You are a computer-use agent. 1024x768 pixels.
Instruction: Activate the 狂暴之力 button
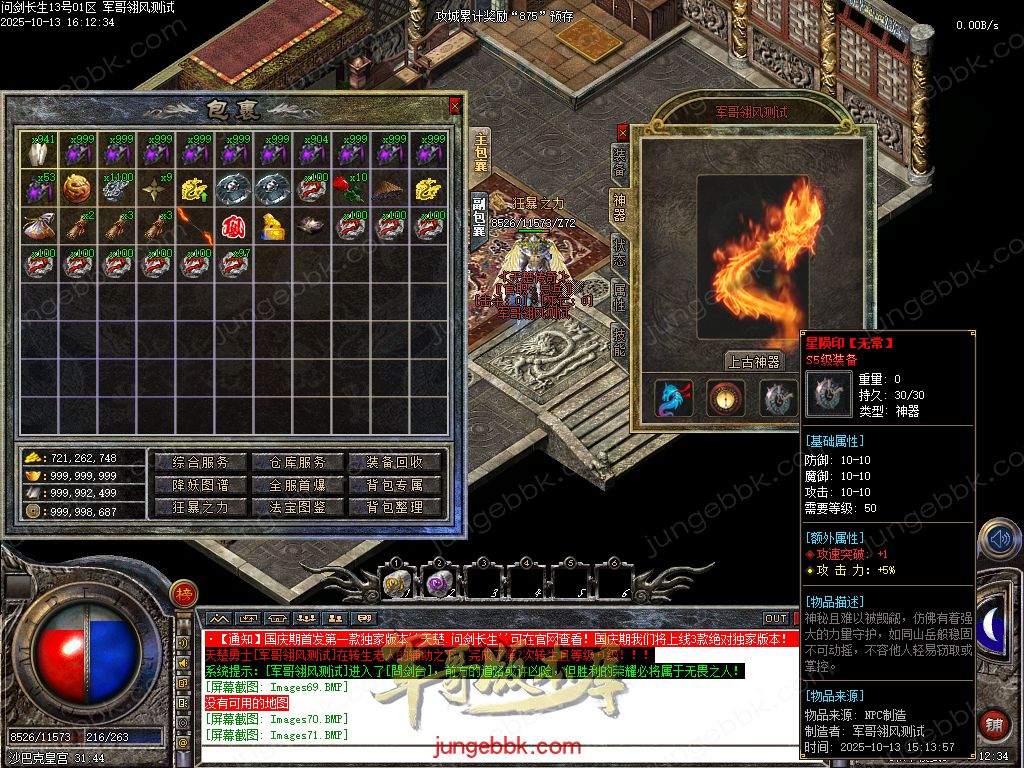[200, 507]
